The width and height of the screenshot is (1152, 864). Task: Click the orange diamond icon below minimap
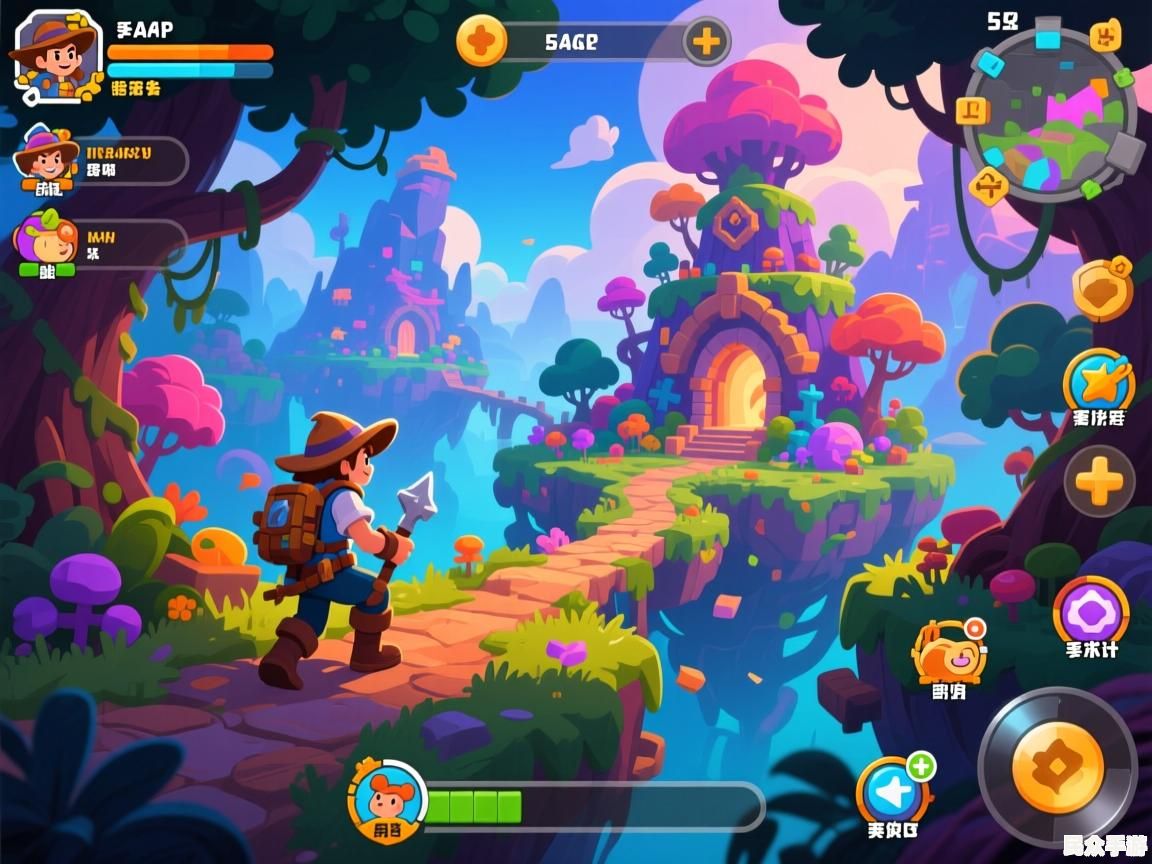989,184
